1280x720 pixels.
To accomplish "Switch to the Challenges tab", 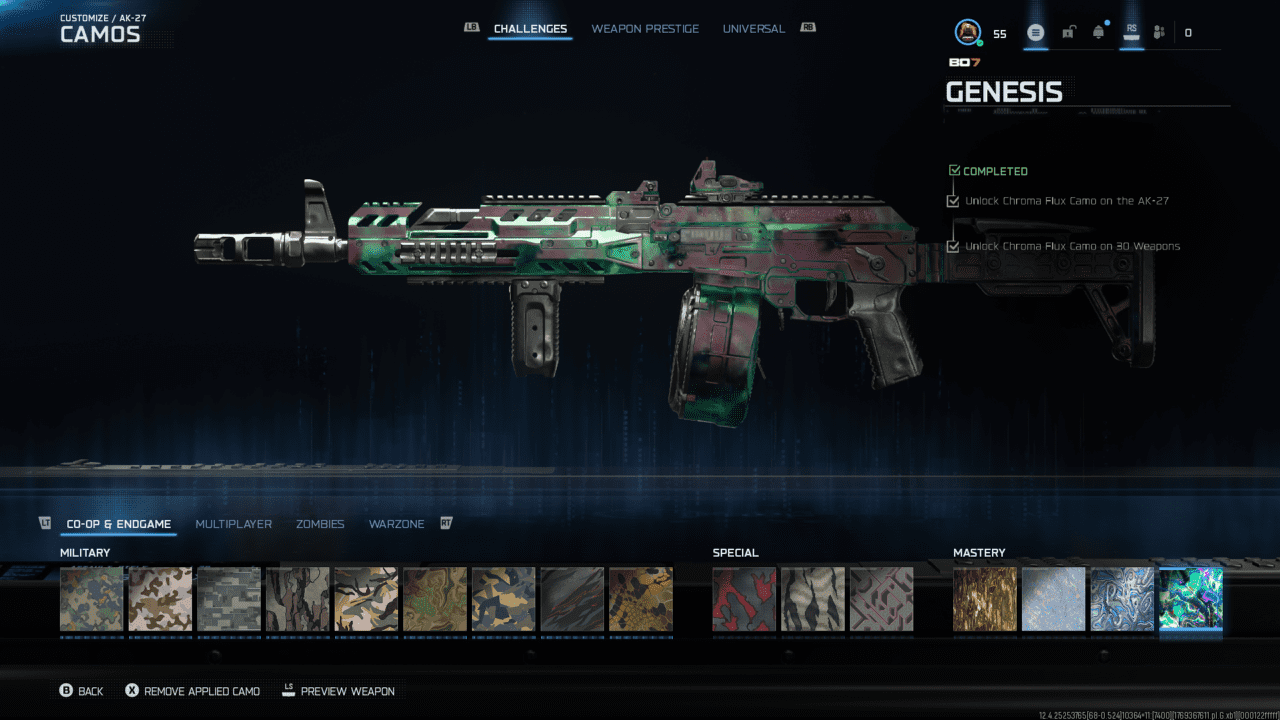I will [x=530, y=29].
